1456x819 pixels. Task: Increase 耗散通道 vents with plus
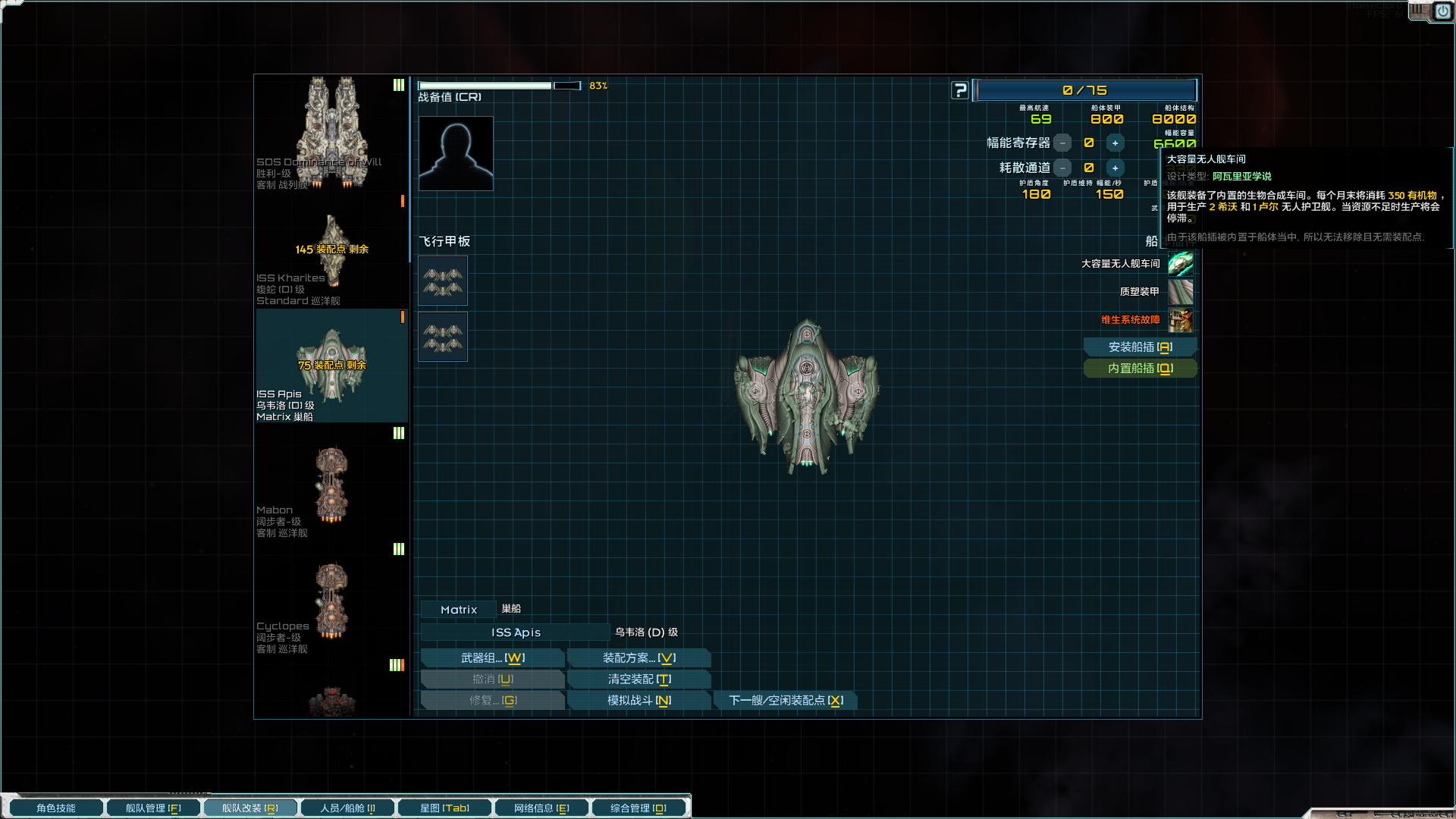pos(1115,168)
